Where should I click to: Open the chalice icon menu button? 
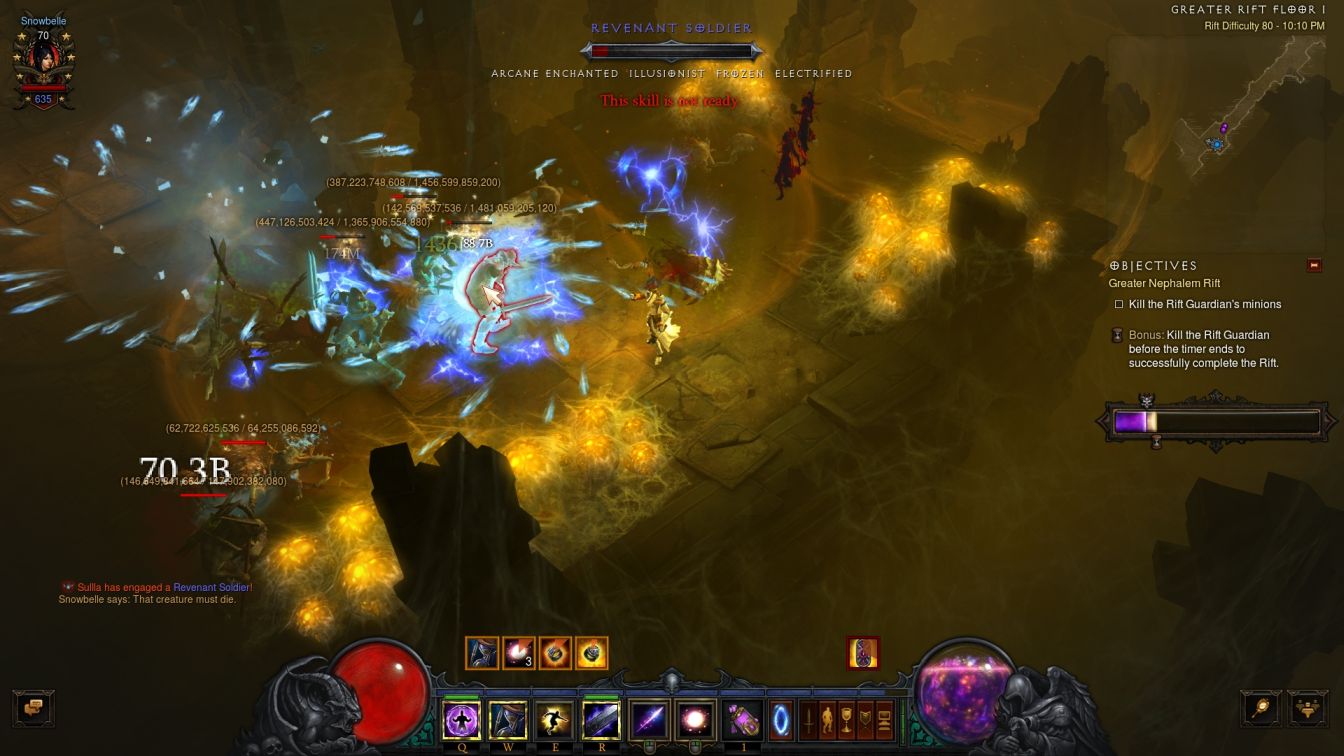(847, 720)
